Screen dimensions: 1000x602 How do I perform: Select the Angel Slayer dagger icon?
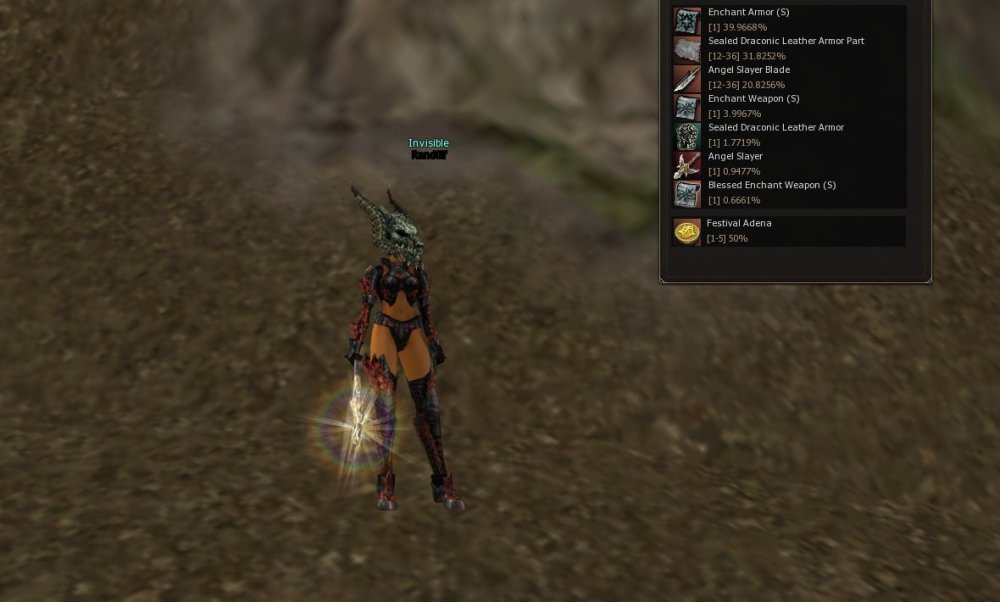click(687, 165)
